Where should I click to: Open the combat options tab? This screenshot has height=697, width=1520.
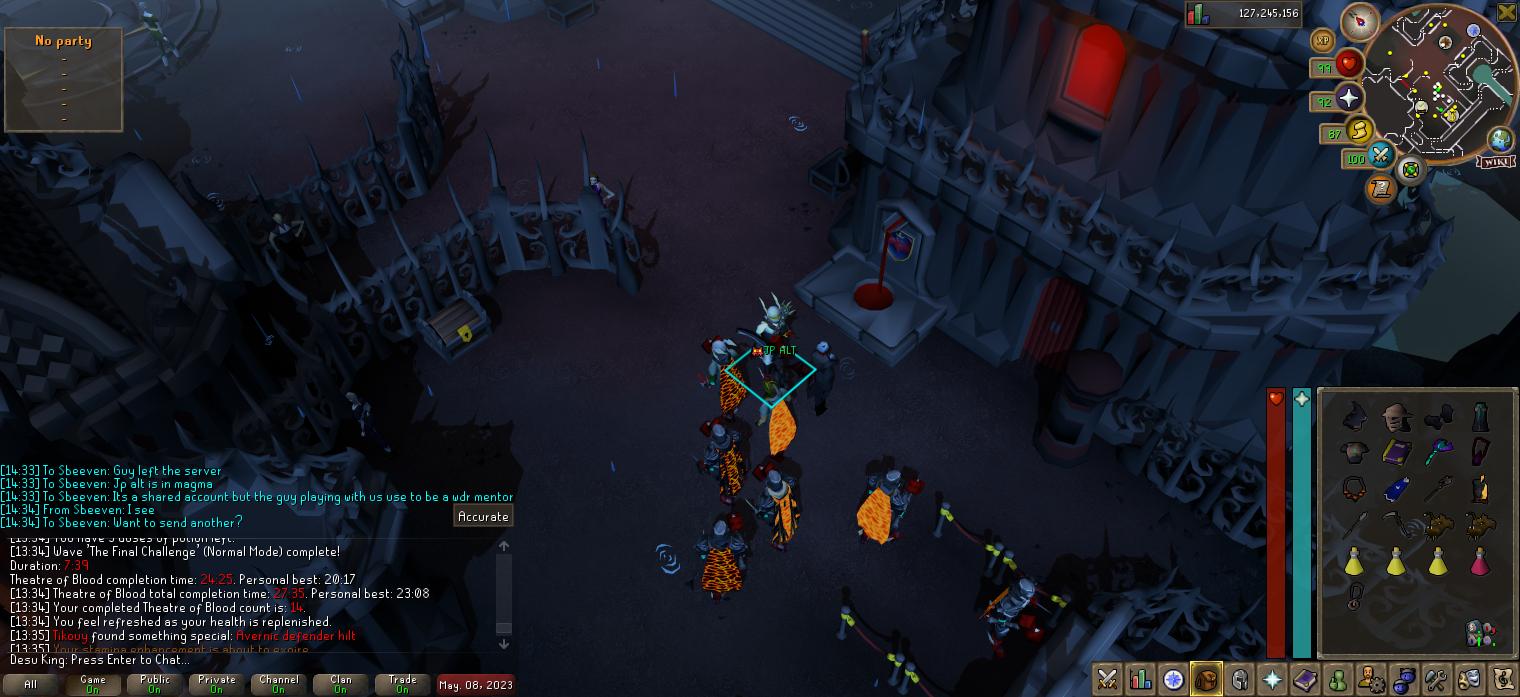(1107, 680)
